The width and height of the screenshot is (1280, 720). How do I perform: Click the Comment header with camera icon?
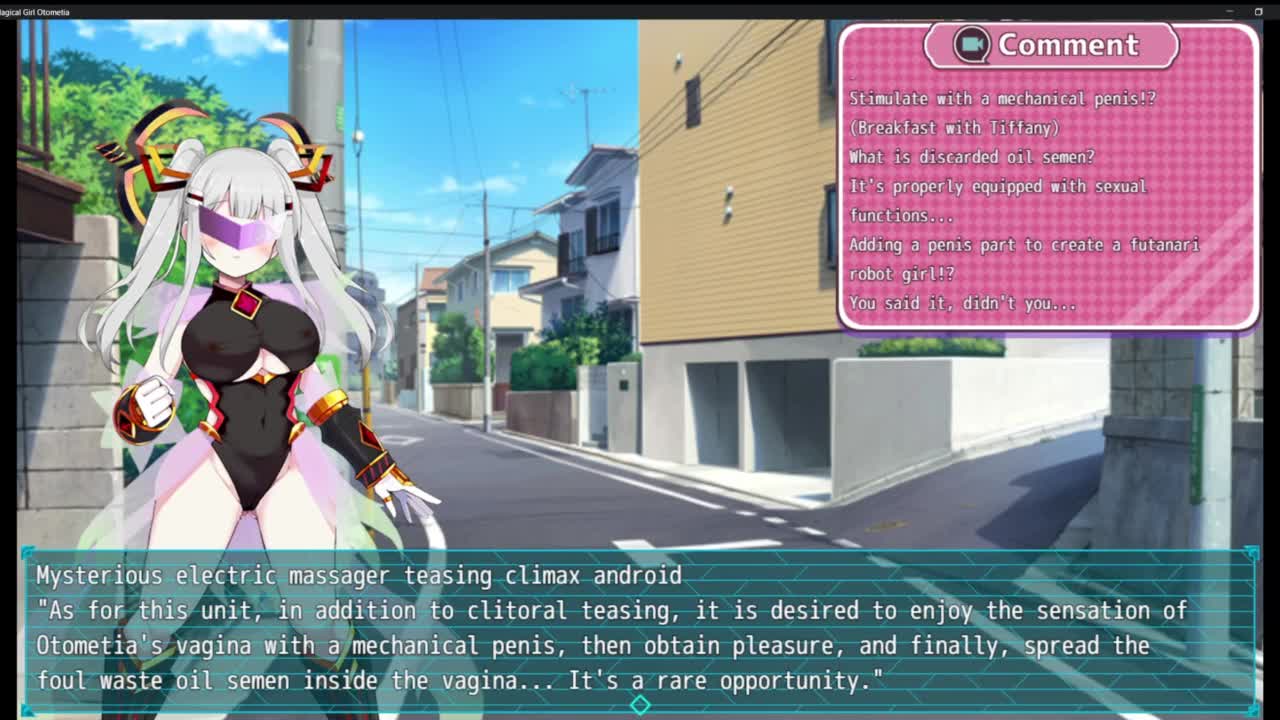[1050, 45]
